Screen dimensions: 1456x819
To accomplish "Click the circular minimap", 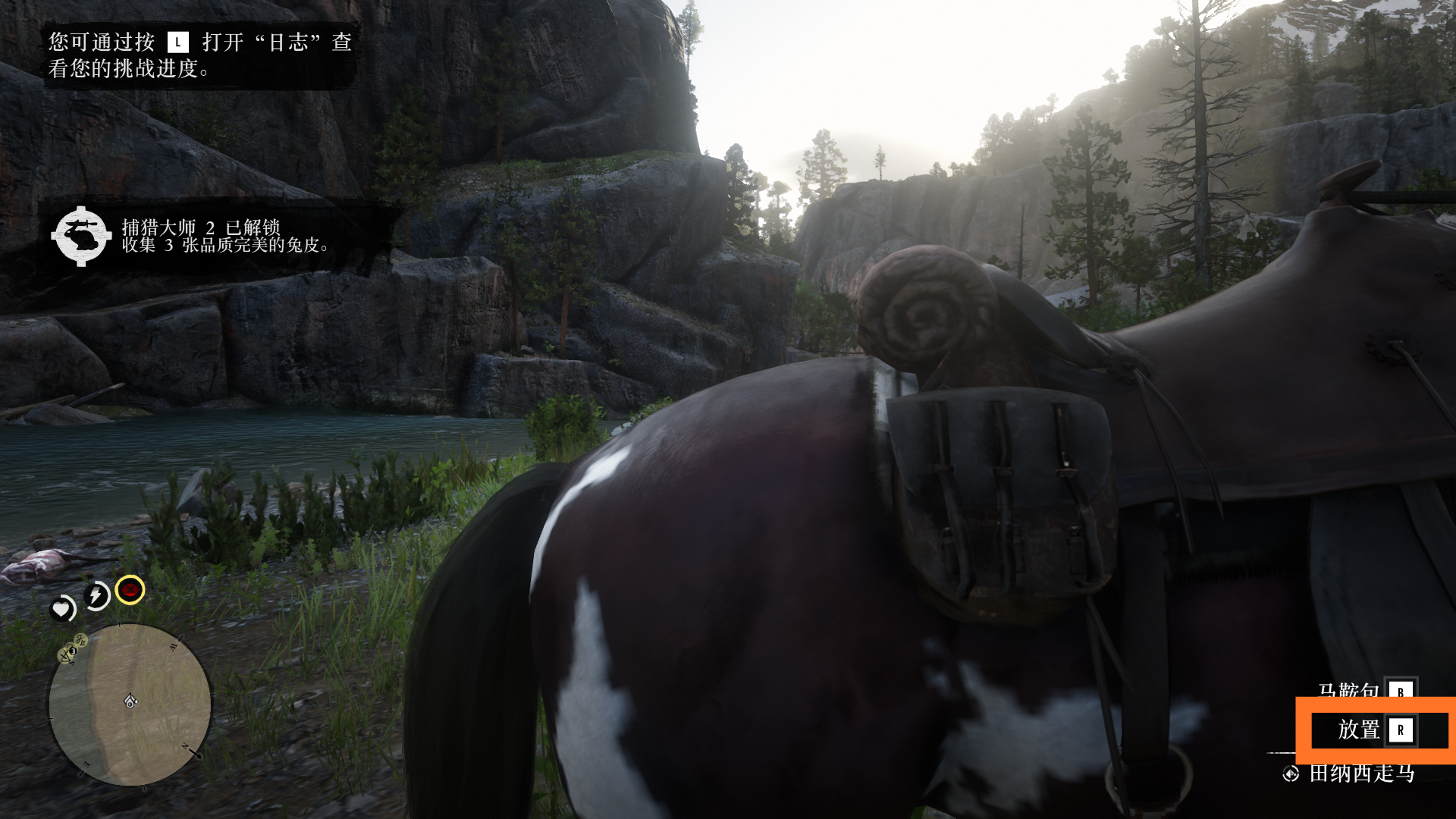I will tap(130, 704).
